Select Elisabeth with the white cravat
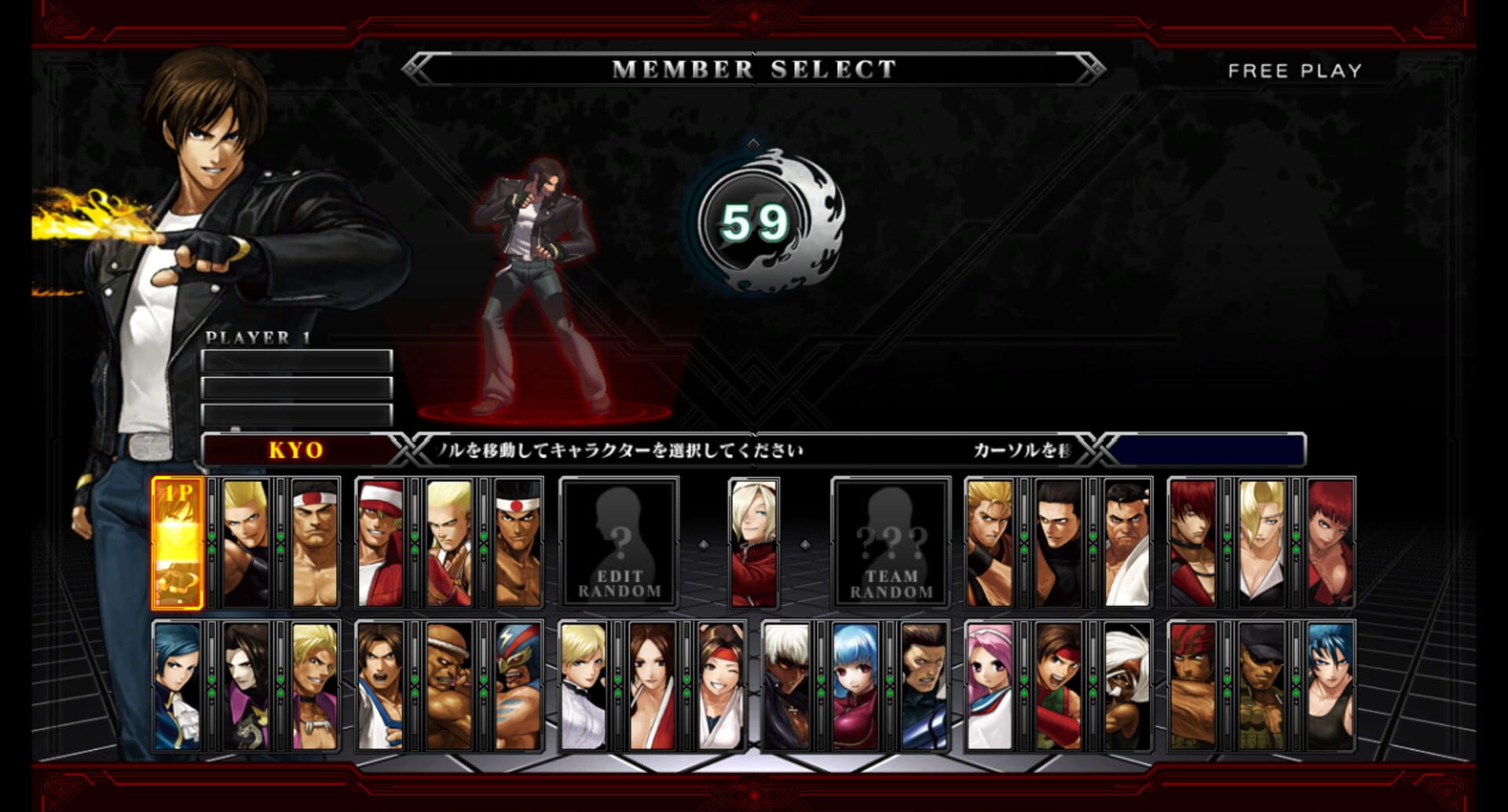The width and height of the screenshot is (1508, 812). (x=178, y=686)
